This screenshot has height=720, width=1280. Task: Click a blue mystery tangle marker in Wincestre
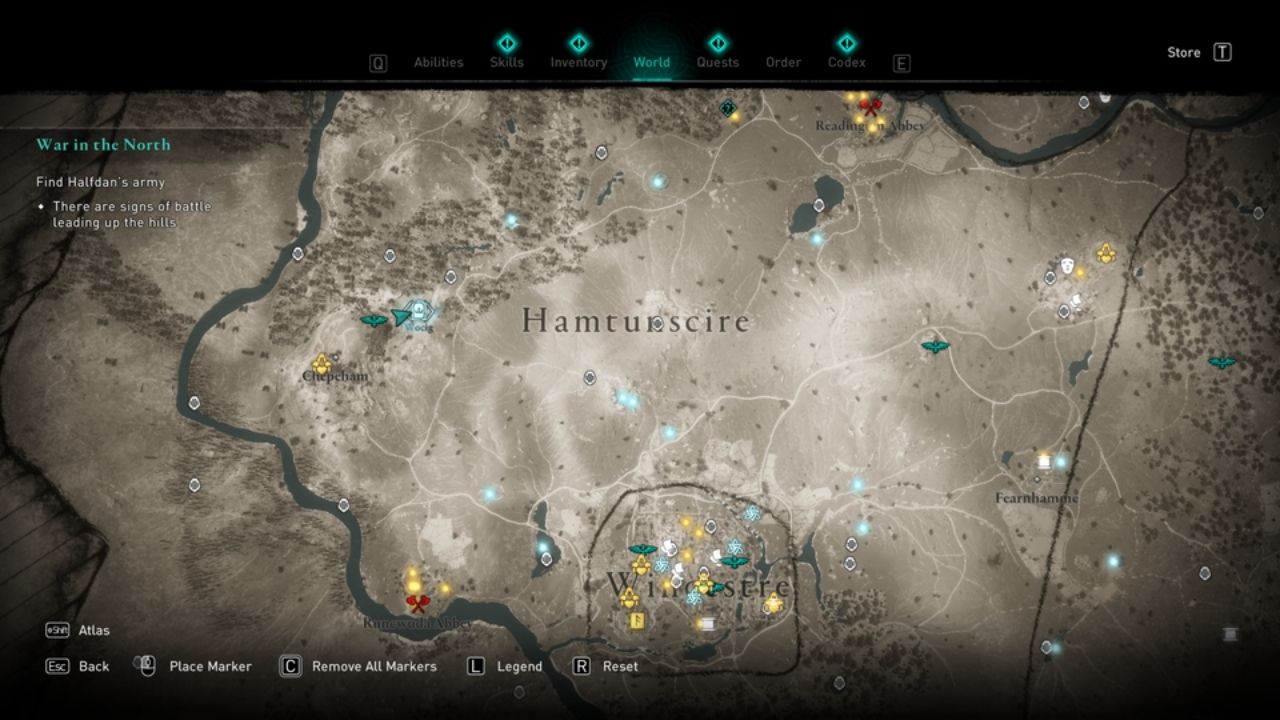click(662, 564)
